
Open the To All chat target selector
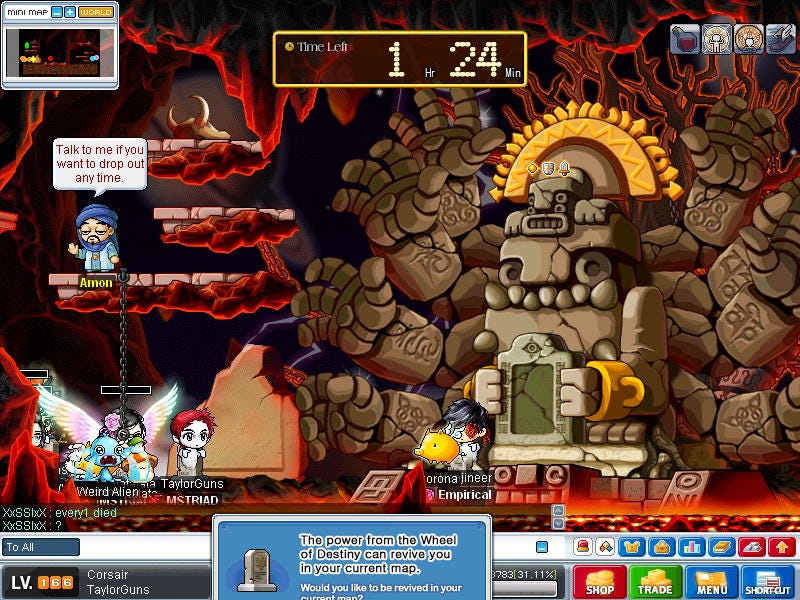pos(41,547)
